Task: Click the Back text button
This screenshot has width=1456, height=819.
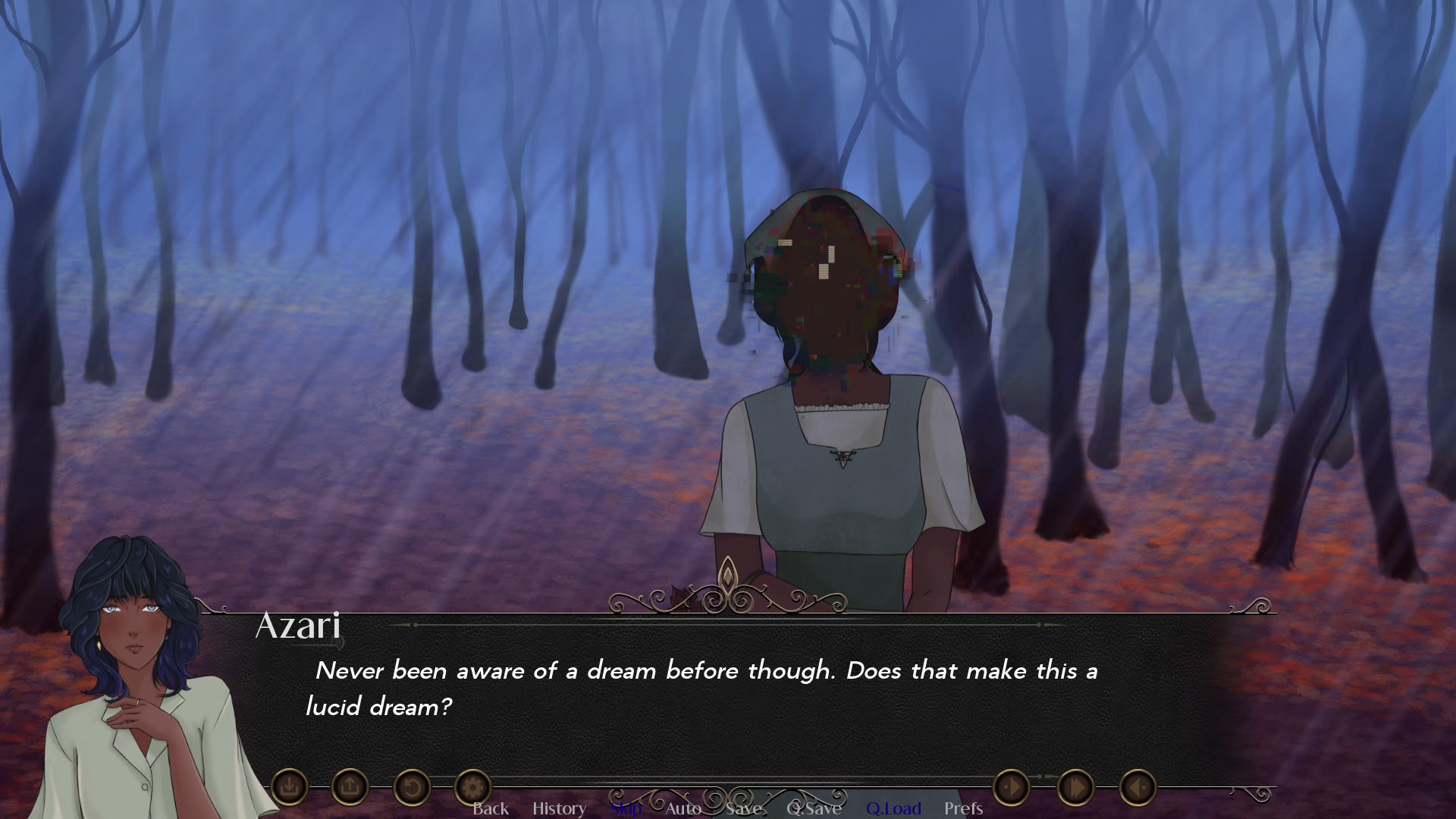Action: tap(491, 808)
